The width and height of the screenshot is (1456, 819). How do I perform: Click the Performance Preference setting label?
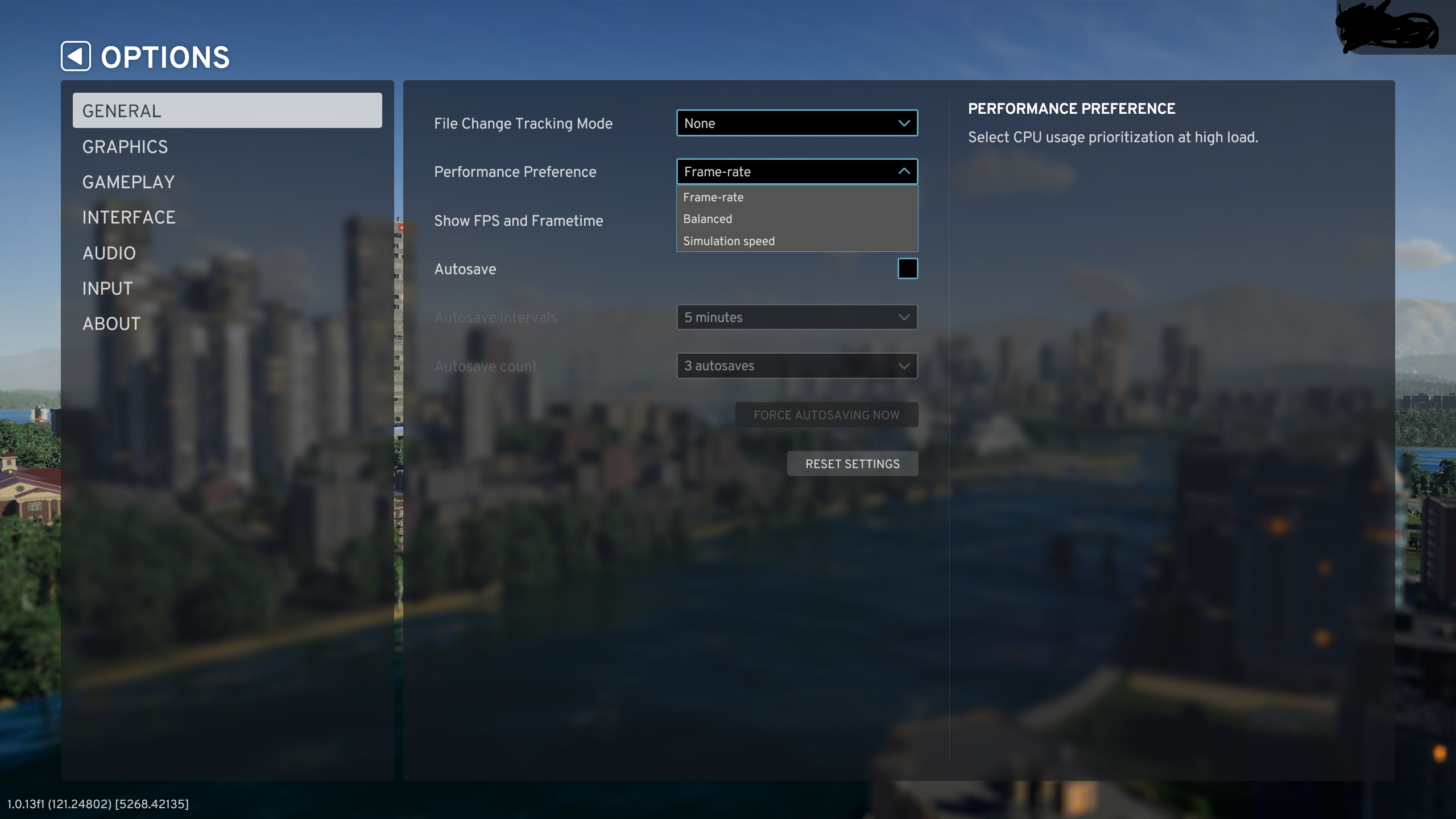pyautogui.click(x=515, y=171)
